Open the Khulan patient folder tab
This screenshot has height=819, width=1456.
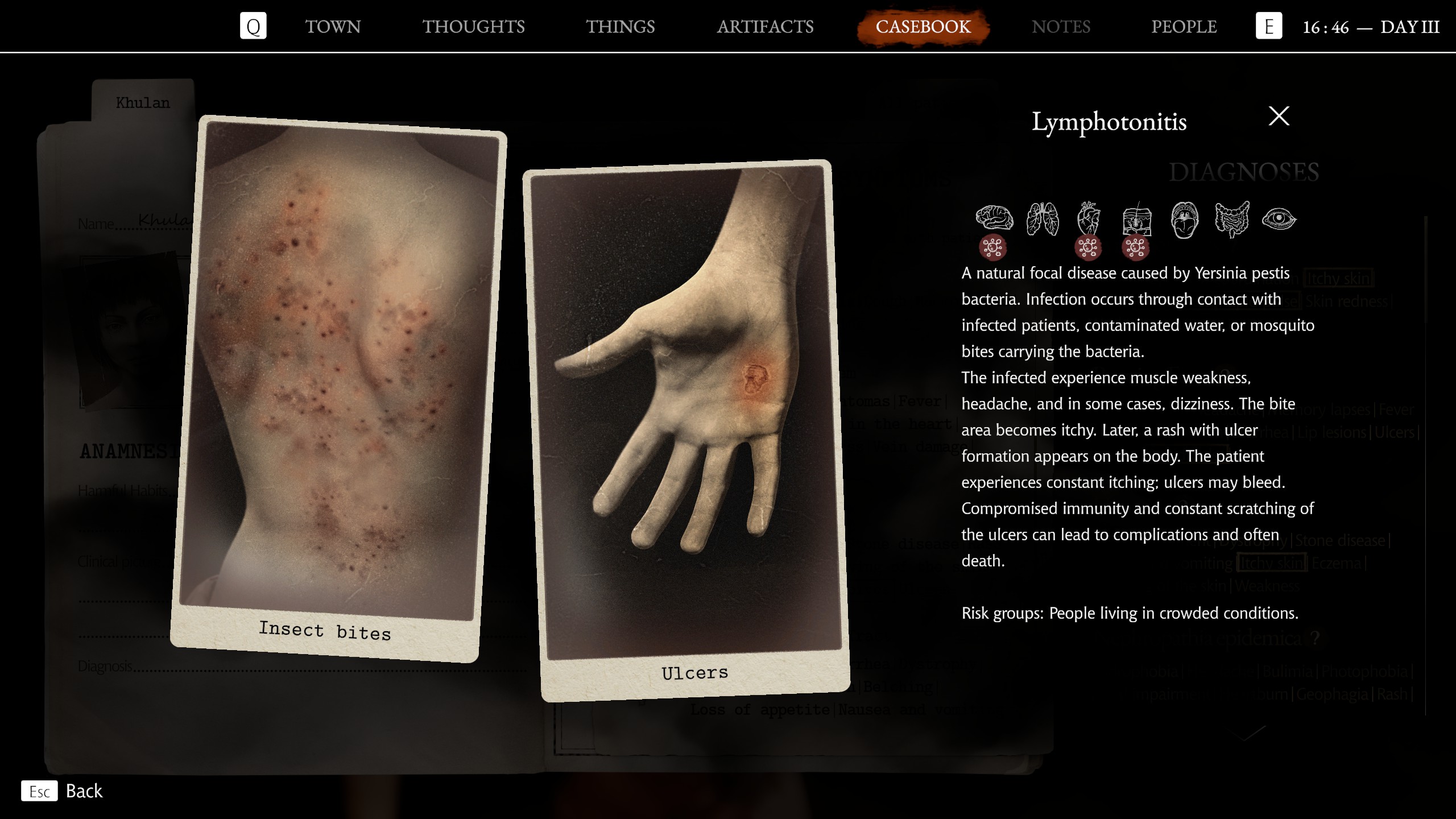(x=143, y=103)
